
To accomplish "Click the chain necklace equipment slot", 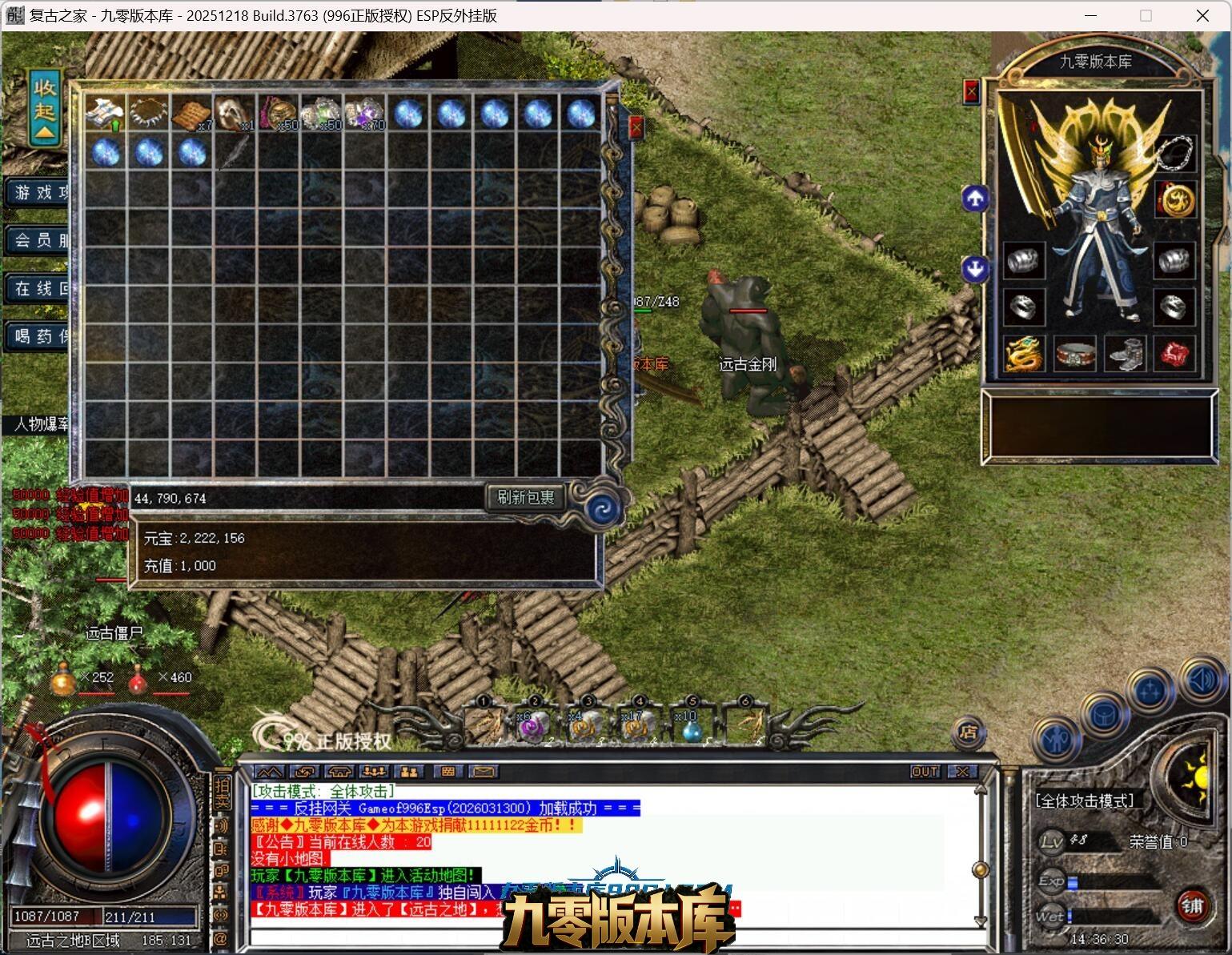I will (x=1174, y=153).
